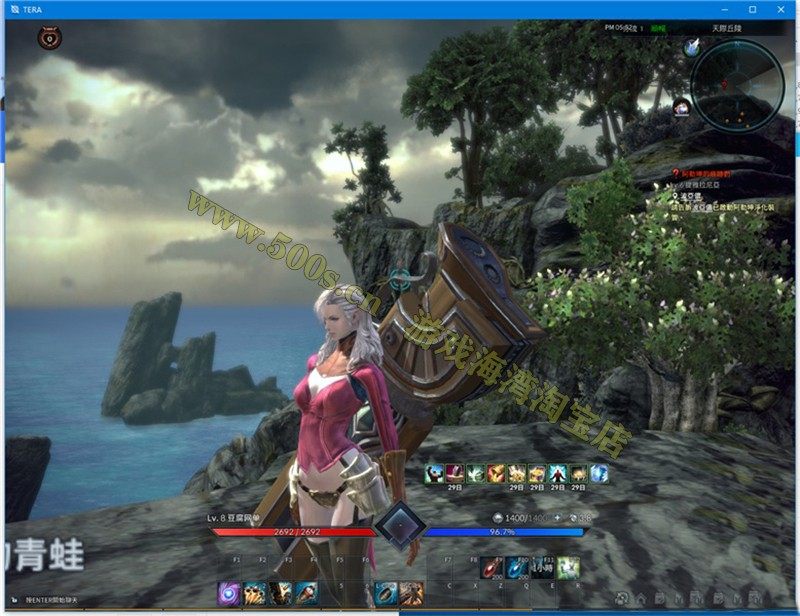
Task: Activate the green glowing skill icon
Action: 568,568
